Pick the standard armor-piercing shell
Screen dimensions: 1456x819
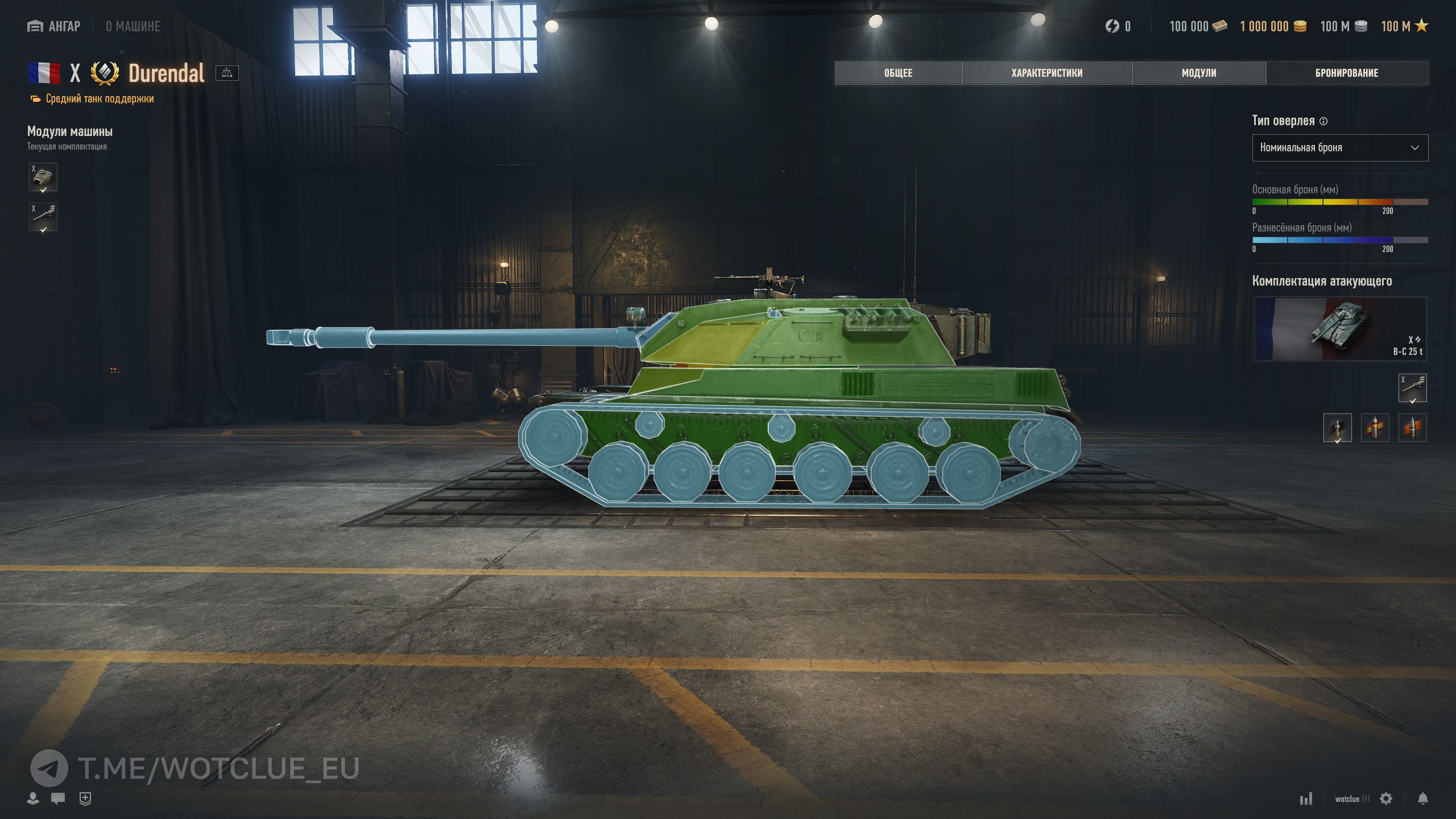click(x=1337, y=428)
